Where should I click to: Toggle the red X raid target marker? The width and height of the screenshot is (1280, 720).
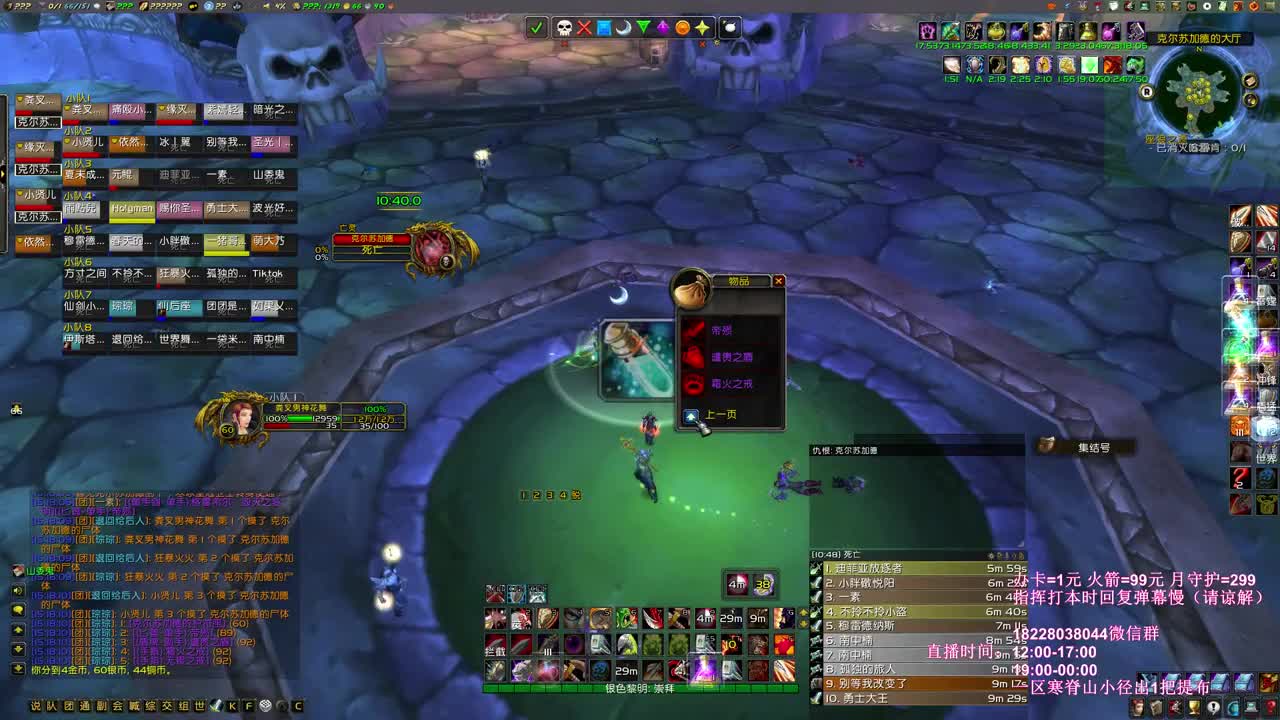click(x=584, y=28)
